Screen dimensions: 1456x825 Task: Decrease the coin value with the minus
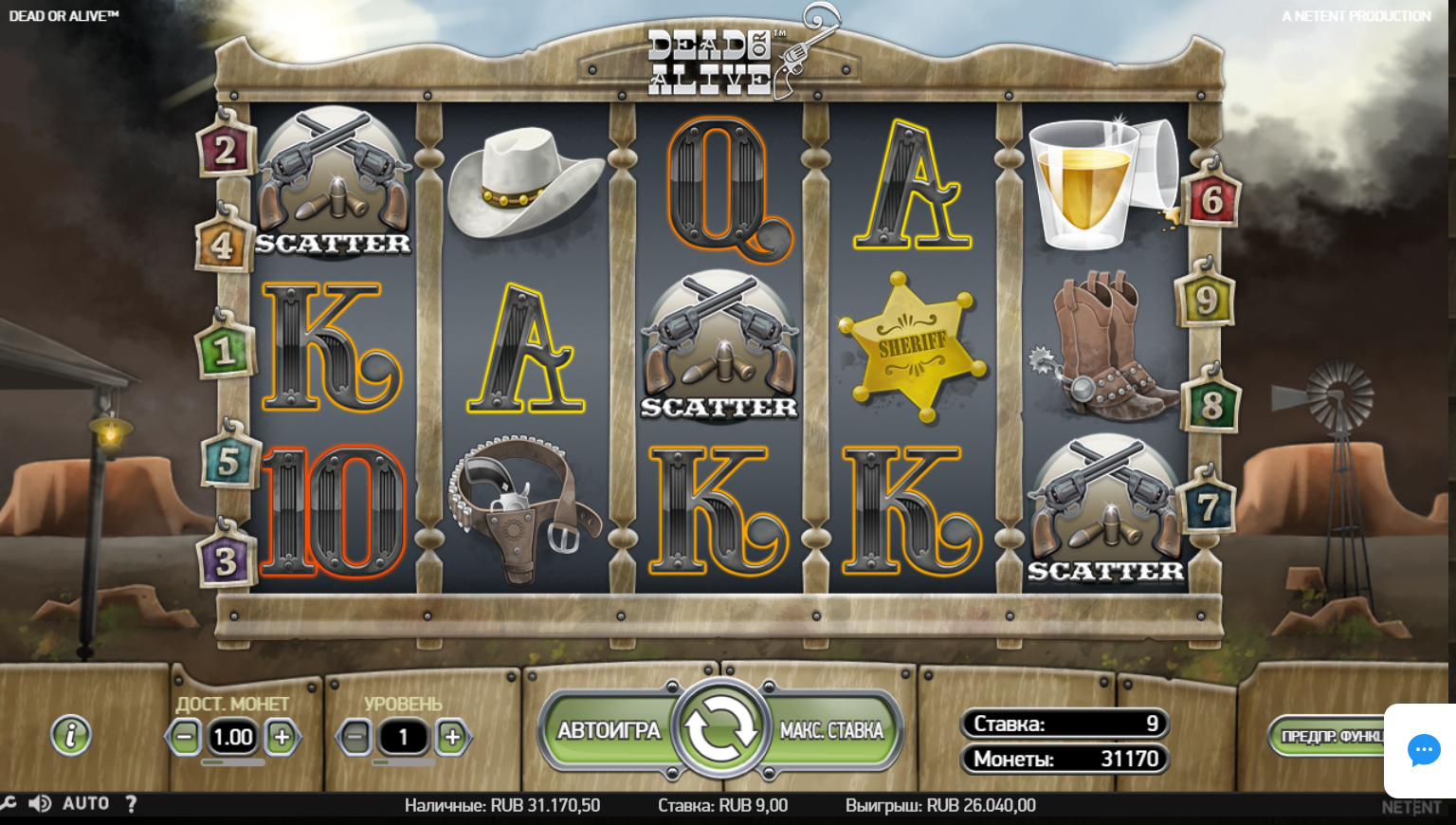click(x=185, y=737)
